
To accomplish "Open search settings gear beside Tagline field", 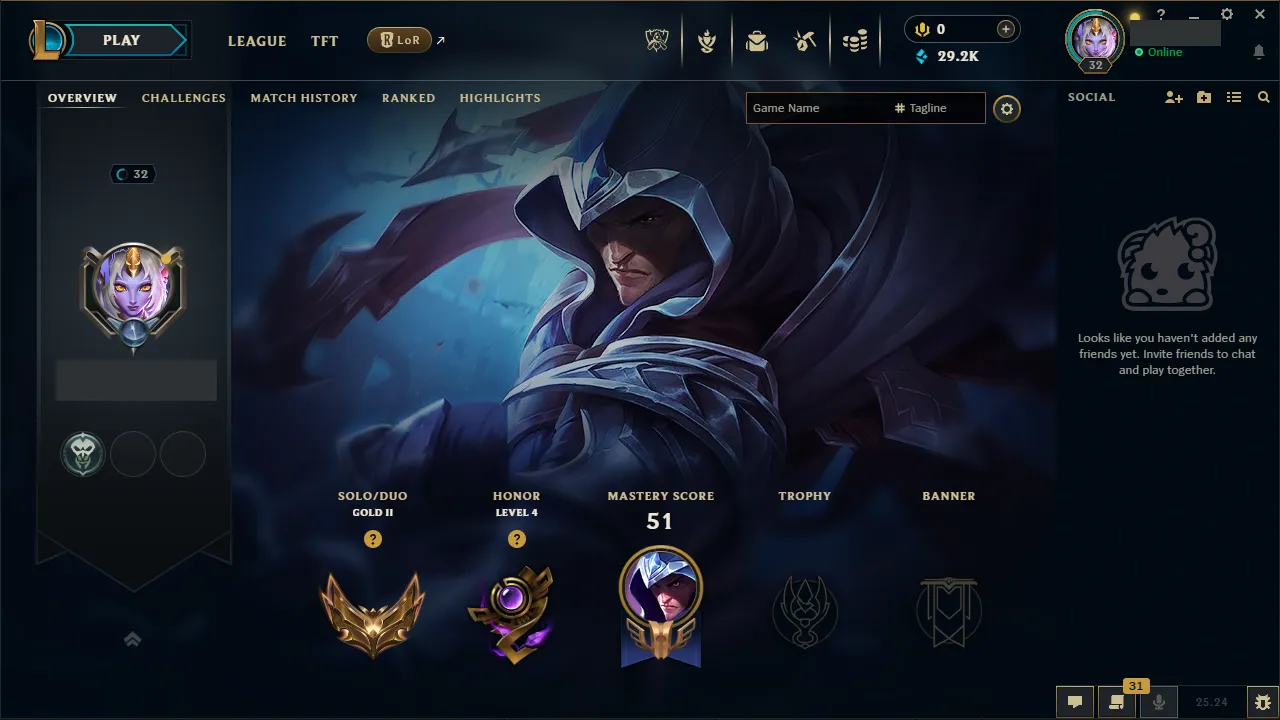I will (x=1006, y=109).
